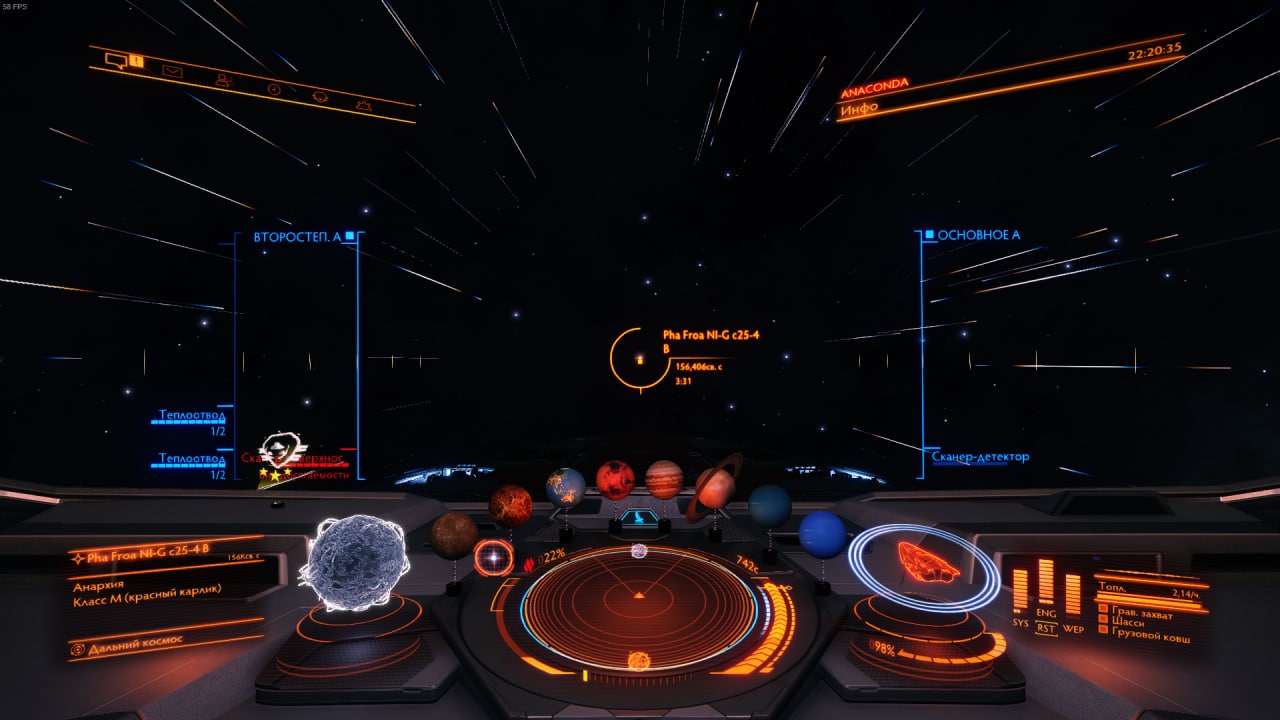1280x720 pixels.
Task: Click the Anaconda ship hologram
Action: (923, 563)
